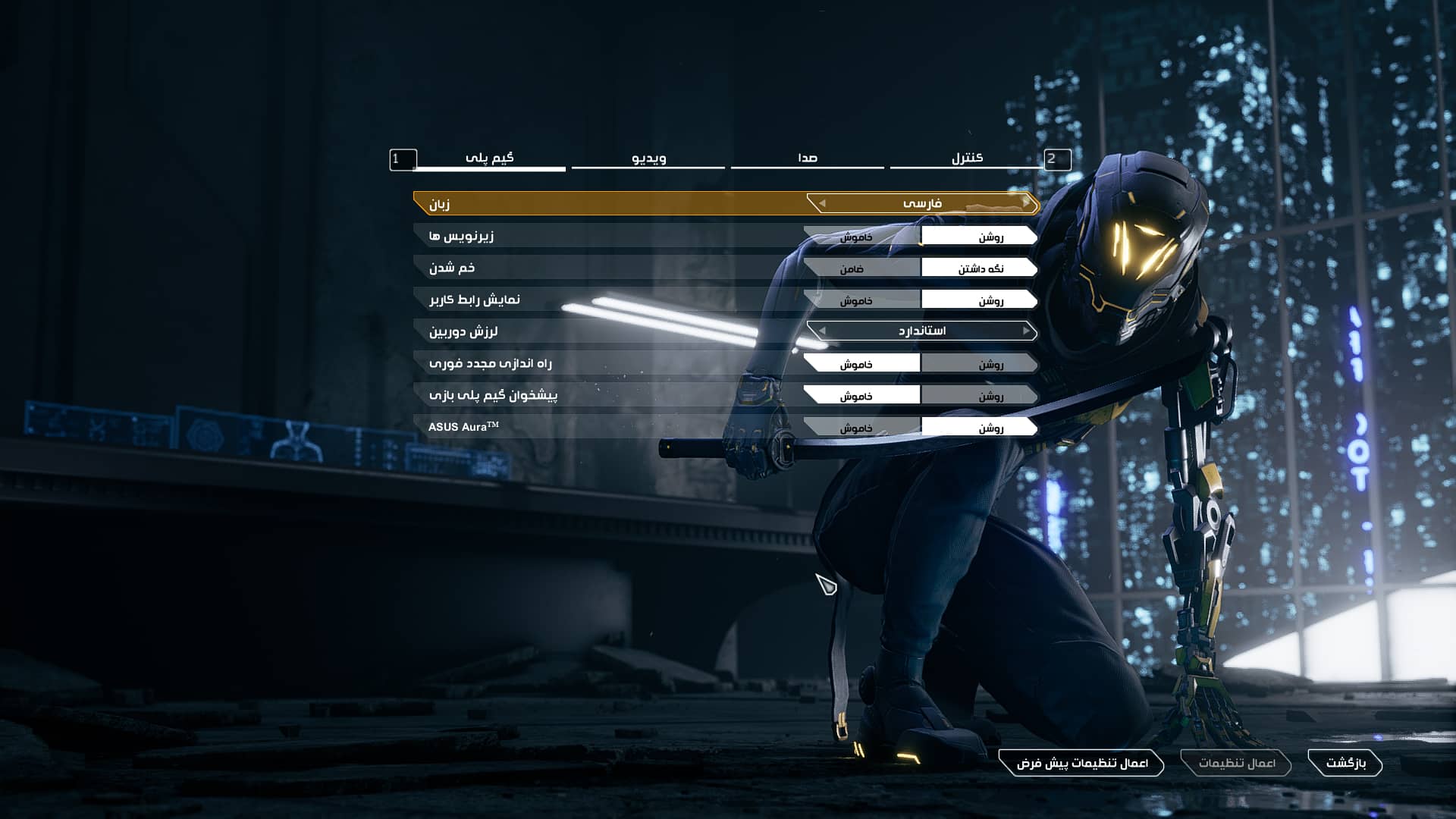Click the right arrow on لرزش دوربین
Image resolution: width=1456 pixels, height=819 pixels.
1026,331
